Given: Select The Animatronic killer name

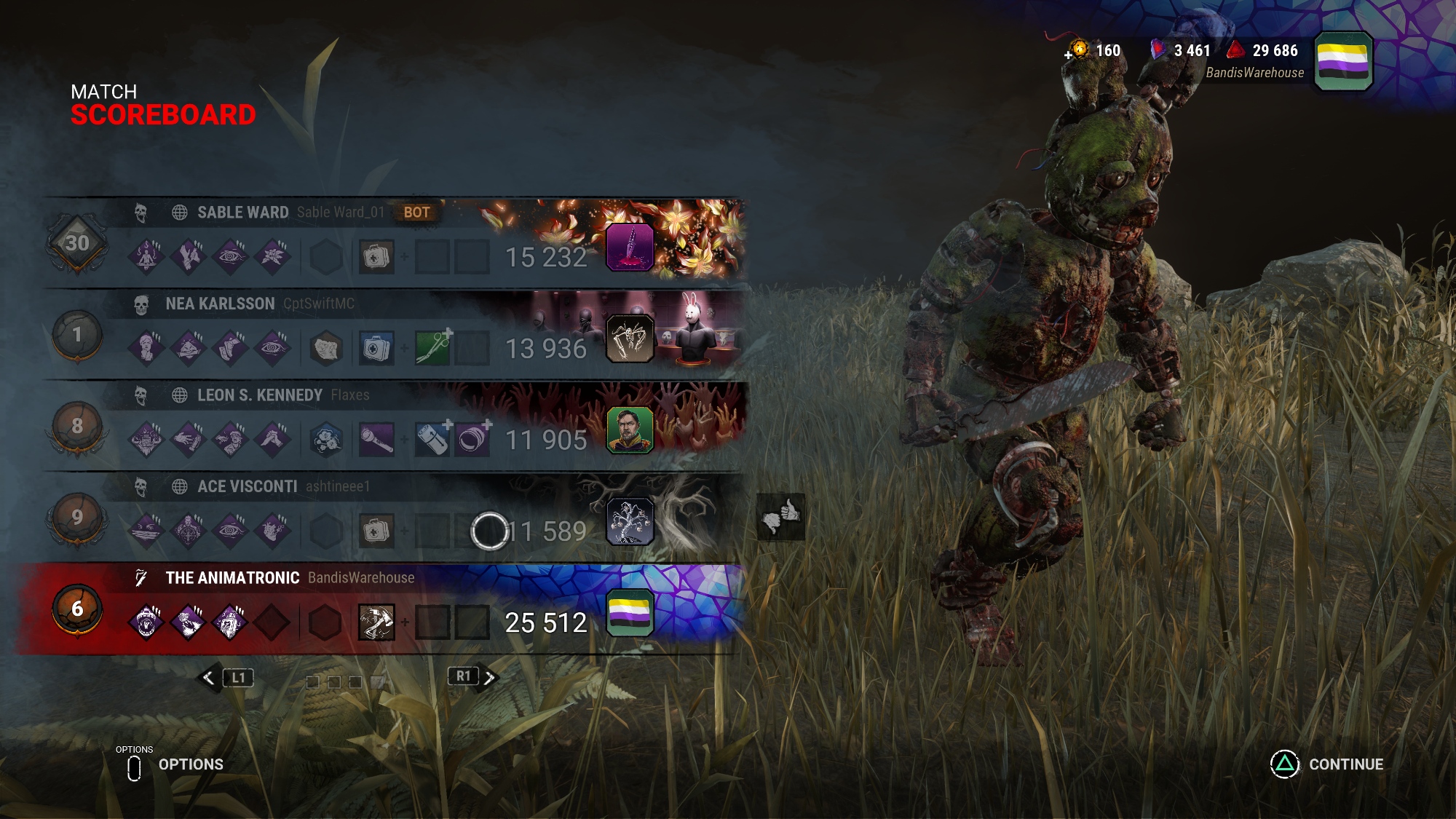Looking at the screenshot, I should point(232,578).
